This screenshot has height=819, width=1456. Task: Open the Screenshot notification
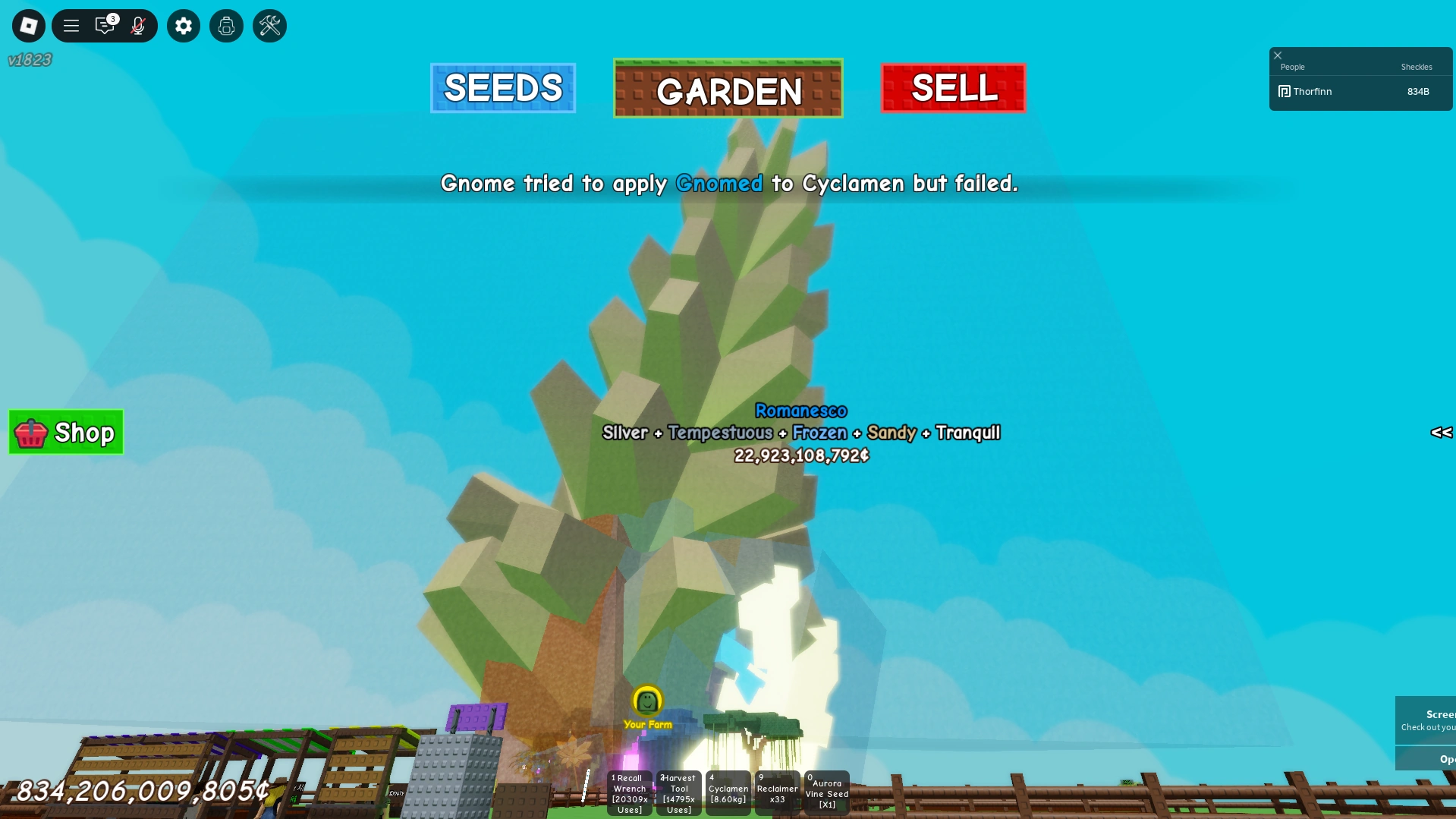tap(1432, 720)
